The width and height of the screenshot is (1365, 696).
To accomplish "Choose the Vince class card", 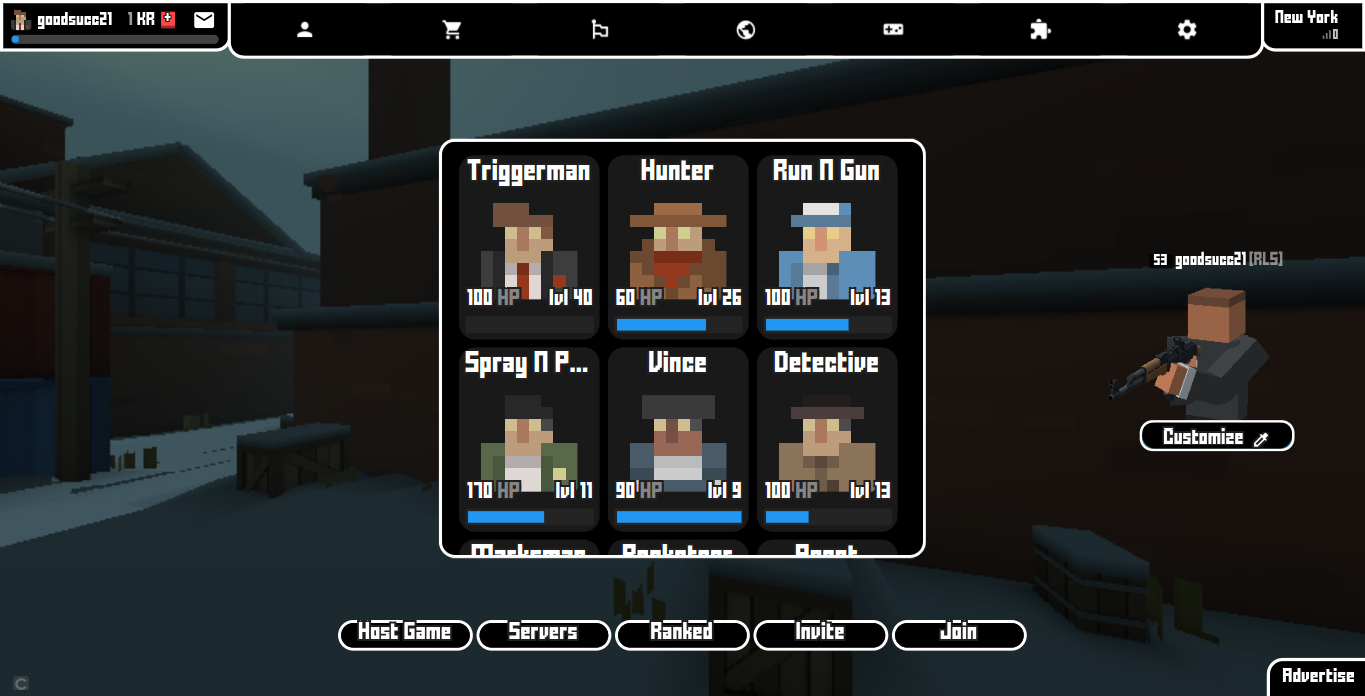I will click(678, 439).
